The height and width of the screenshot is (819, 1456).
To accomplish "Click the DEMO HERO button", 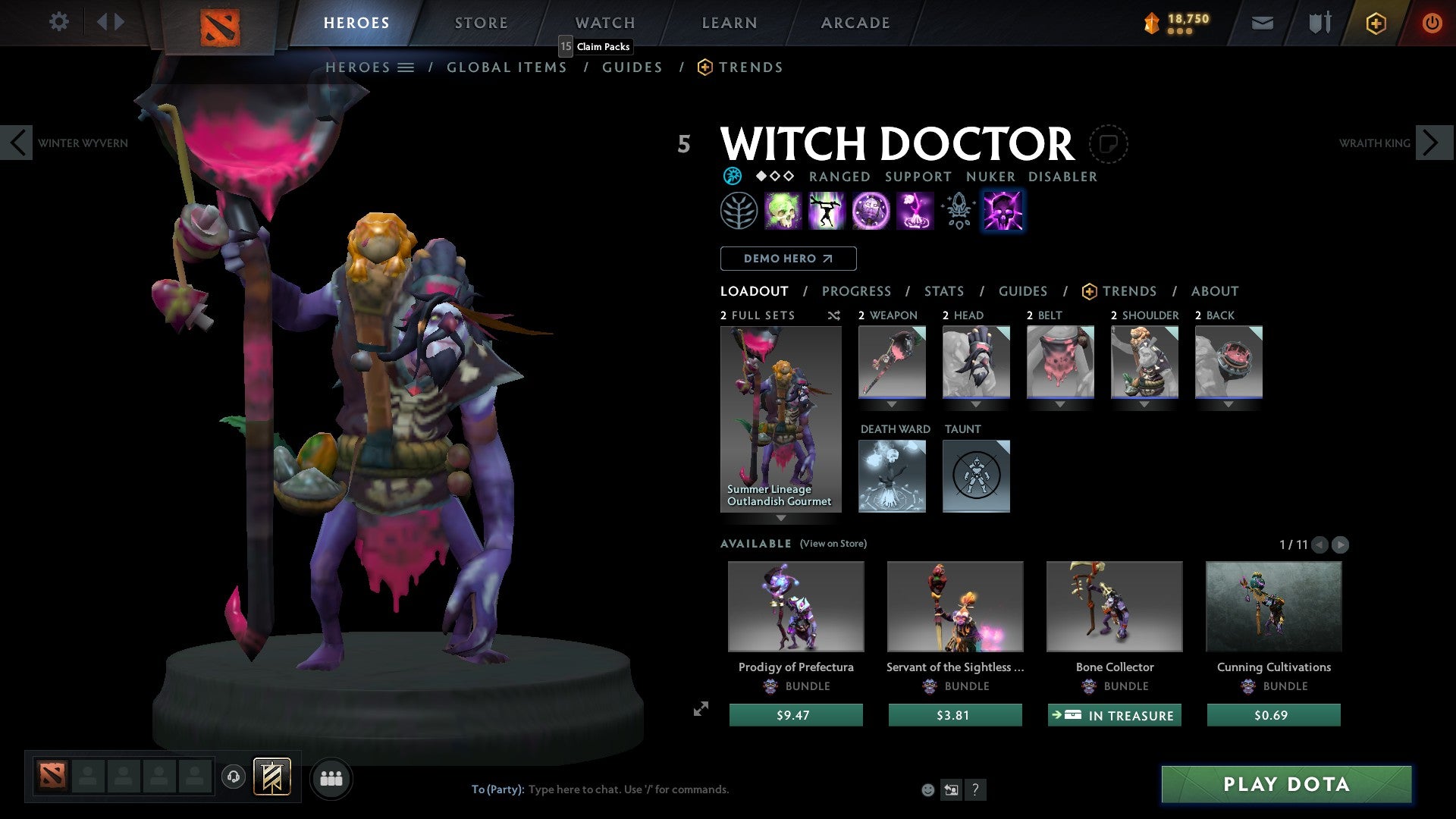I will [x=788, y=258].
